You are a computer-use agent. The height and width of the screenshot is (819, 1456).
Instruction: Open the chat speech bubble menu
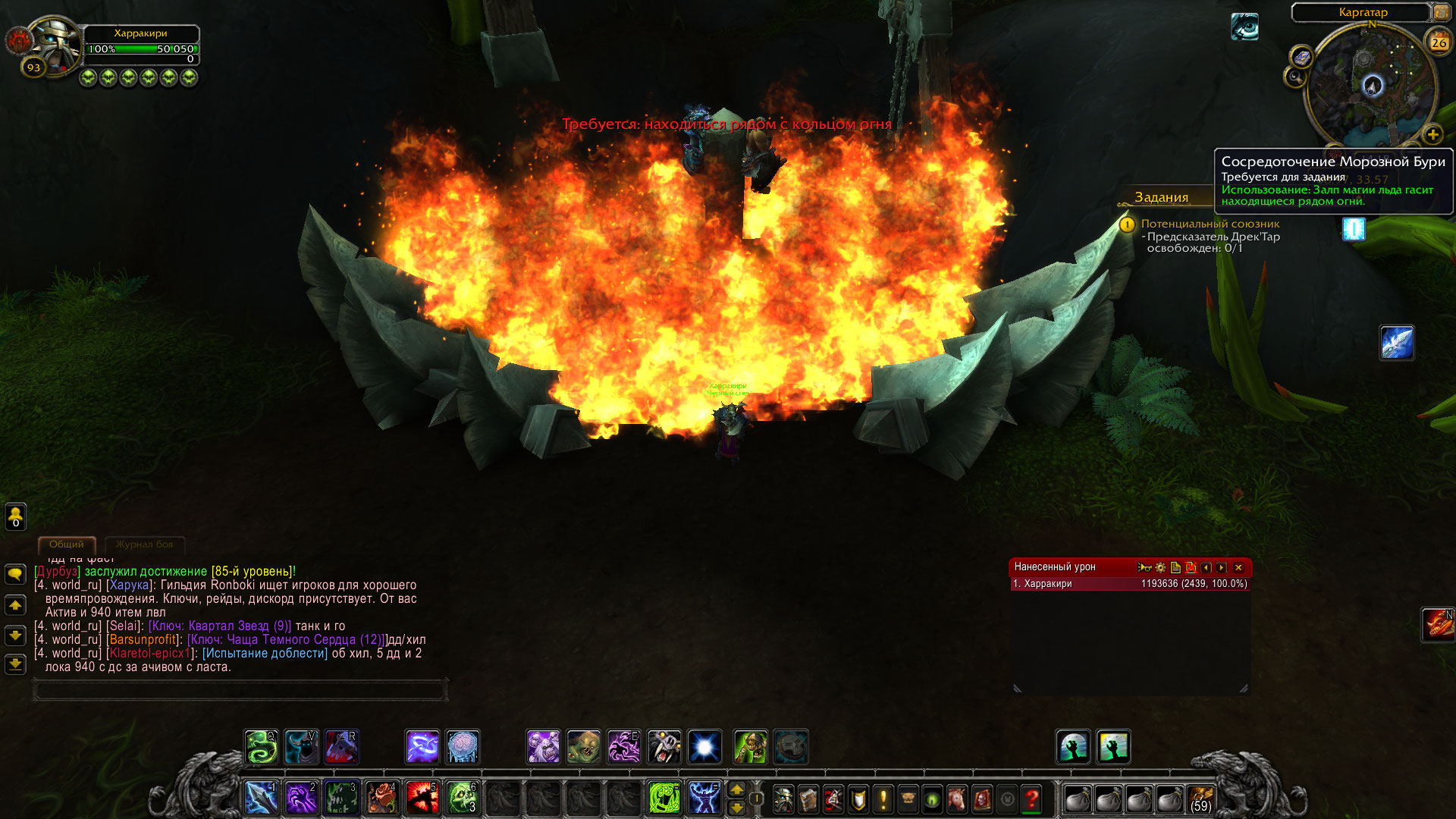click(15, 574)
